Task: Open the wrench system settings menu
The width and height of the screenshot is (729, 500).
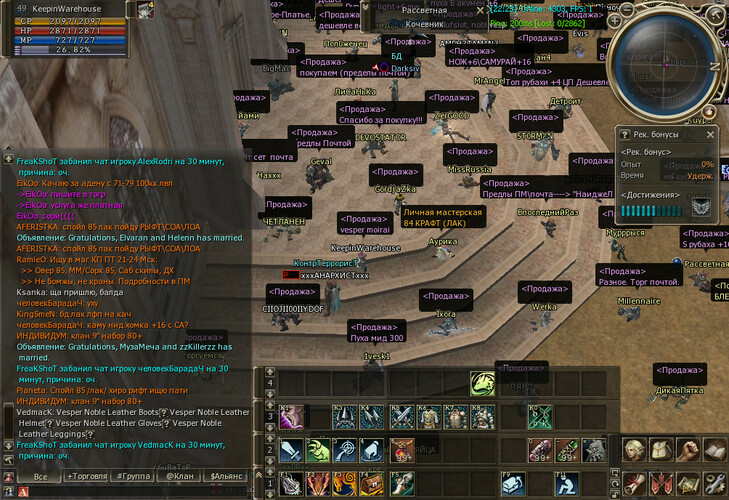Action: (x=714, y=481)
